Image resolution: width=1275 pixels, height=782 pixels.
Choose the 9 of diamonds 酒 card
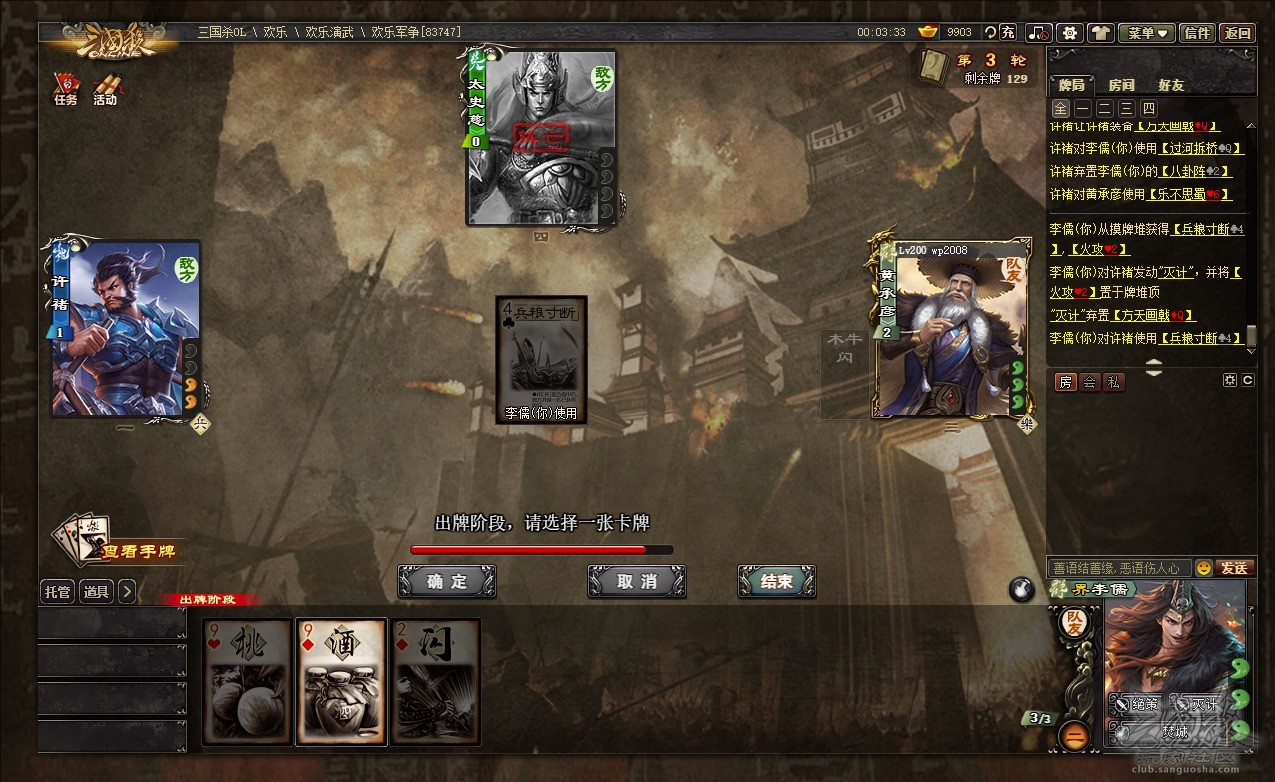341,681
